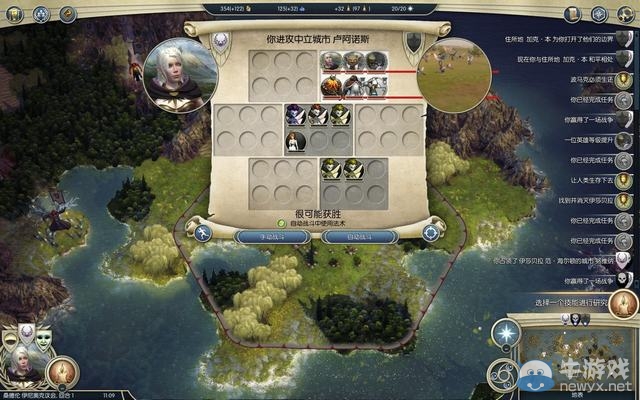
Task: Click the retreat running figure button
Action: [x=203, y=234]
